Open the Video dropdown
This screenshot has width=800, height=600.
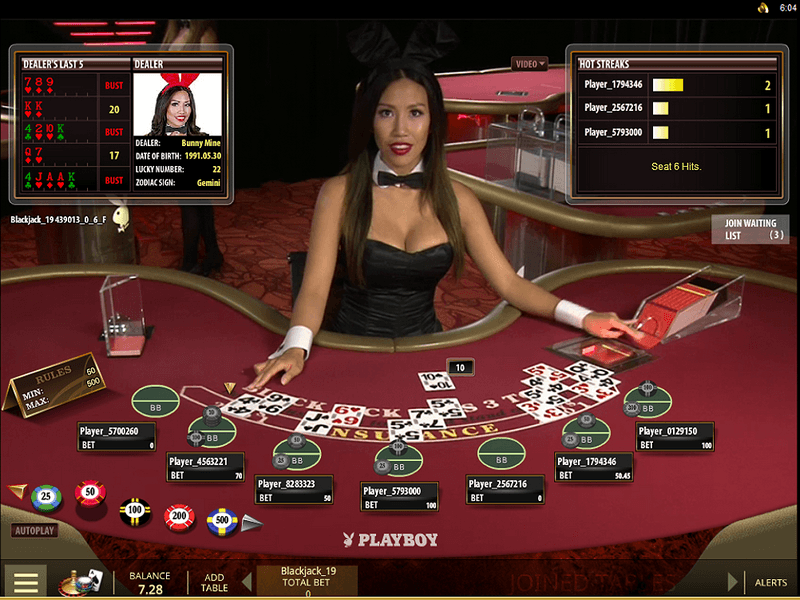click(530, 64)
